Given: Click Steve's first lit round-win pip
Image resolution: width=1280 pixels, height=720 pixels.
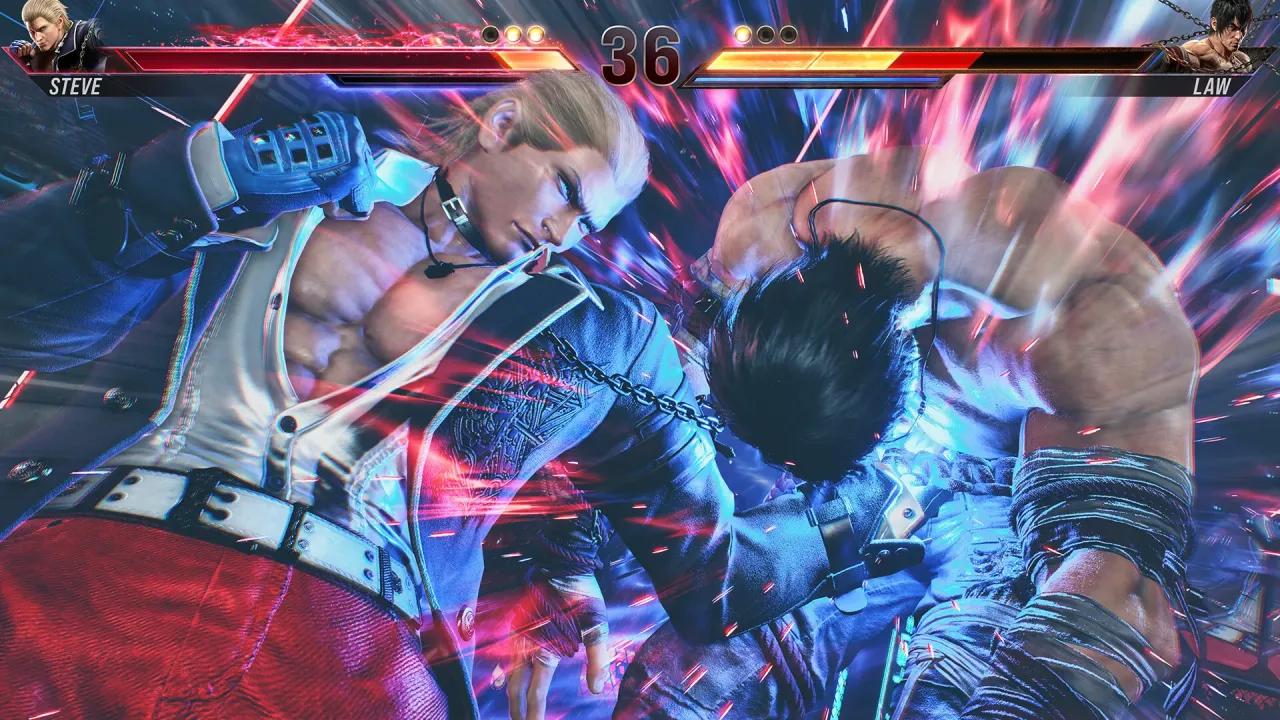Looking at the screenshot, I should pyautogui.click(x=514, y=33).
